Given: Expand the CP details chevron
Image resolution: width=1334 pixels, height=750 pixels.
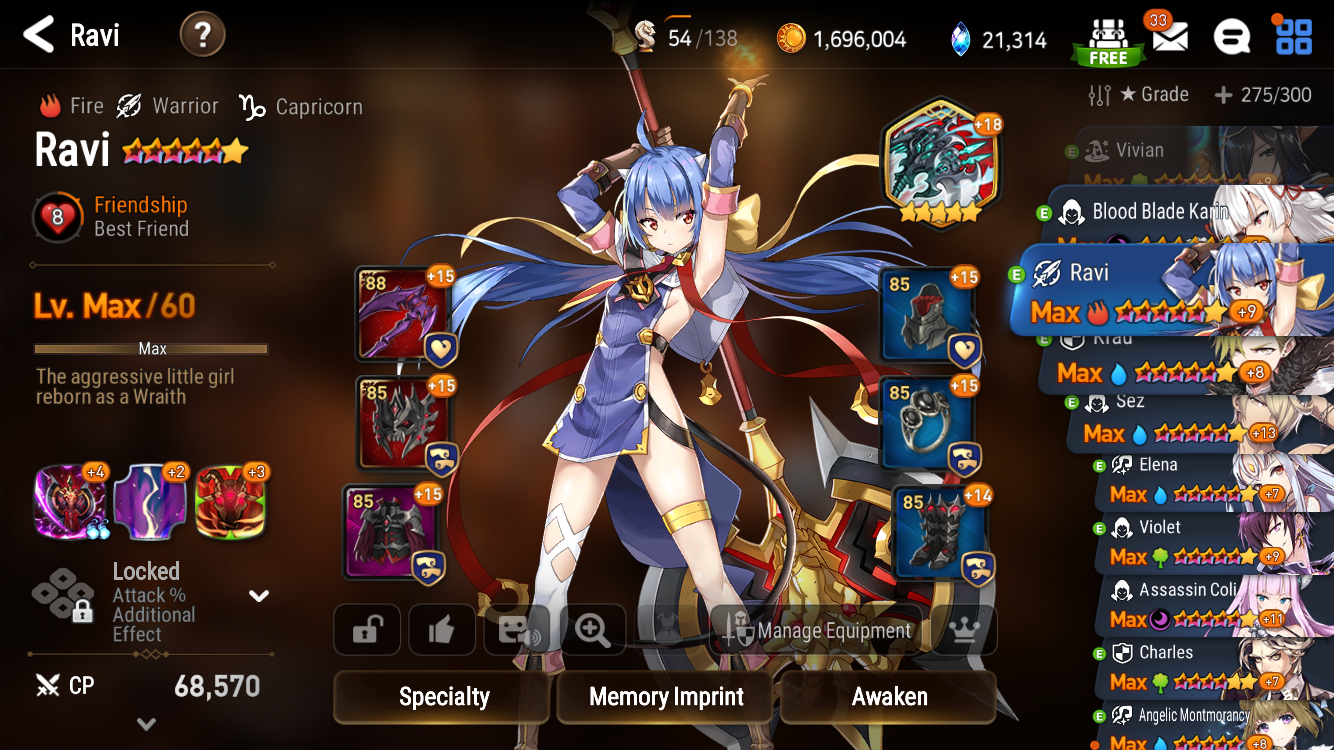Looking at the screenshot, I should tap(146, 723).
